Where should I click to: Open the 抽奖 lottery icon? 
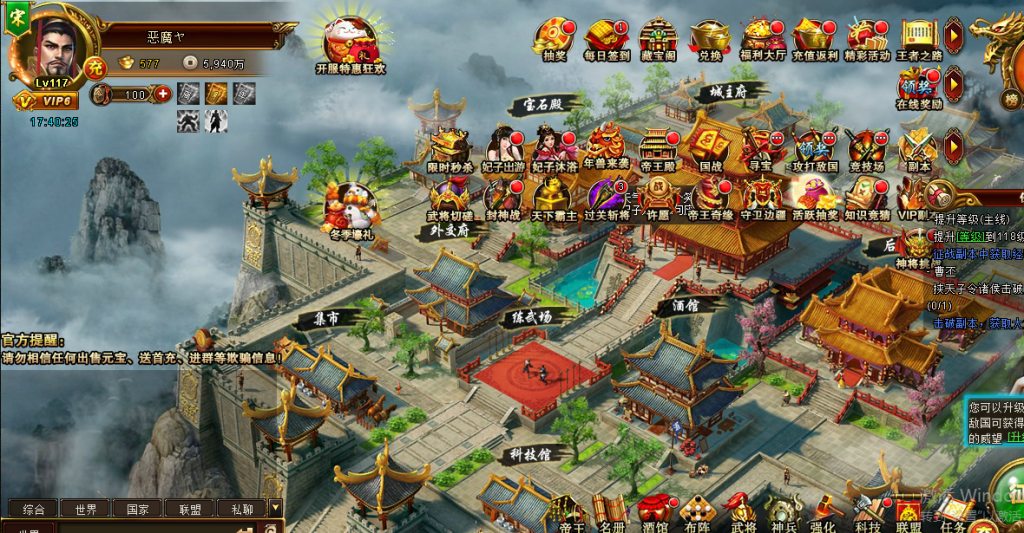point(553,38)
